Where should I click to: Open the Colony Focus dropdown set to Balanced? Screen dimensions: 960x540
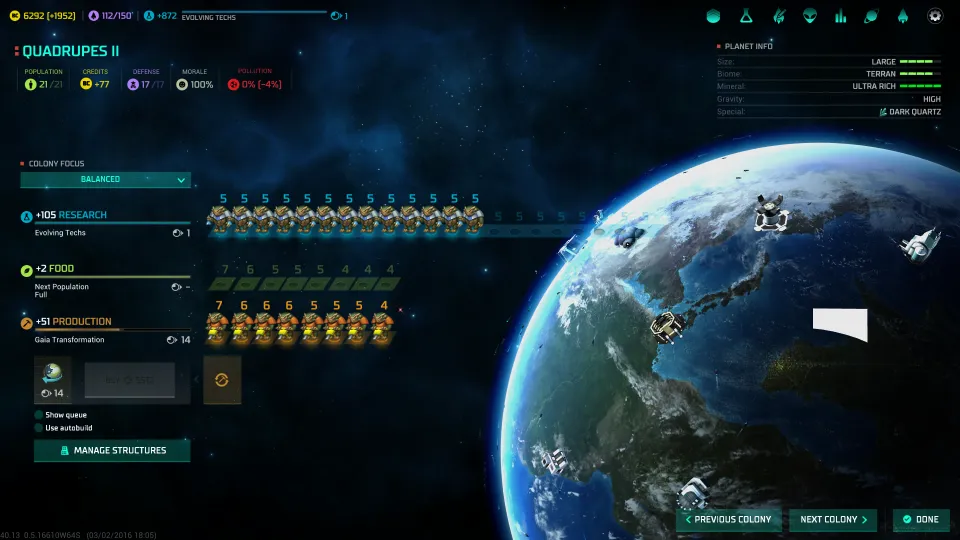point(105,180)
